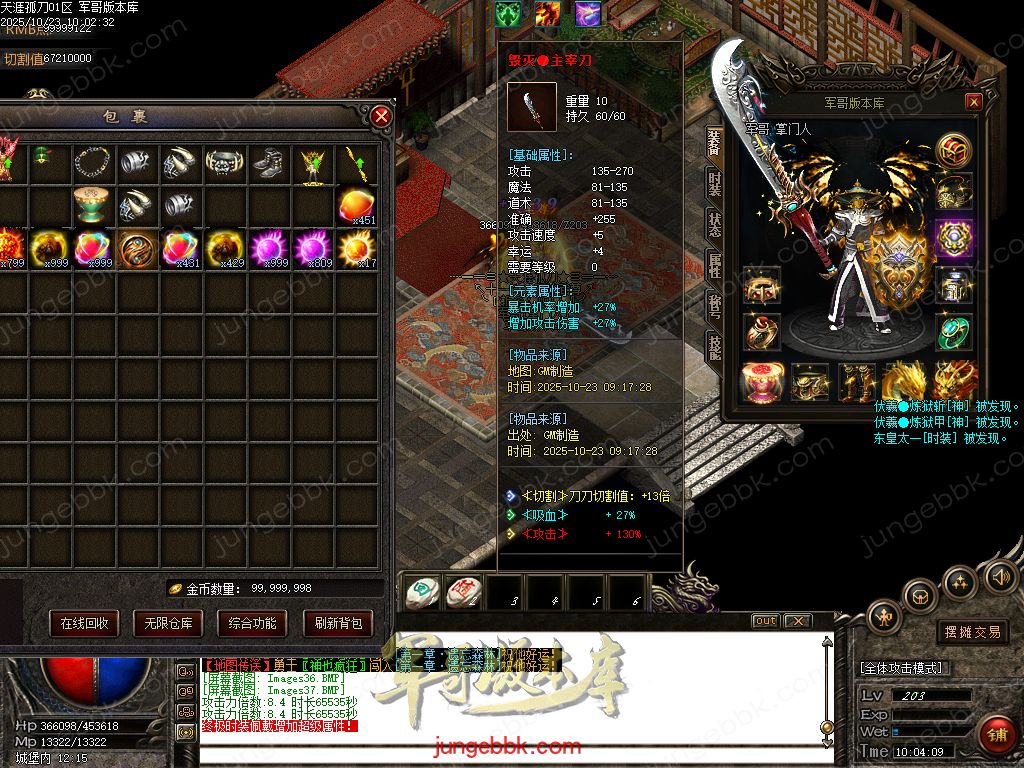Select the orange gem stack x451

click(355, 205)
